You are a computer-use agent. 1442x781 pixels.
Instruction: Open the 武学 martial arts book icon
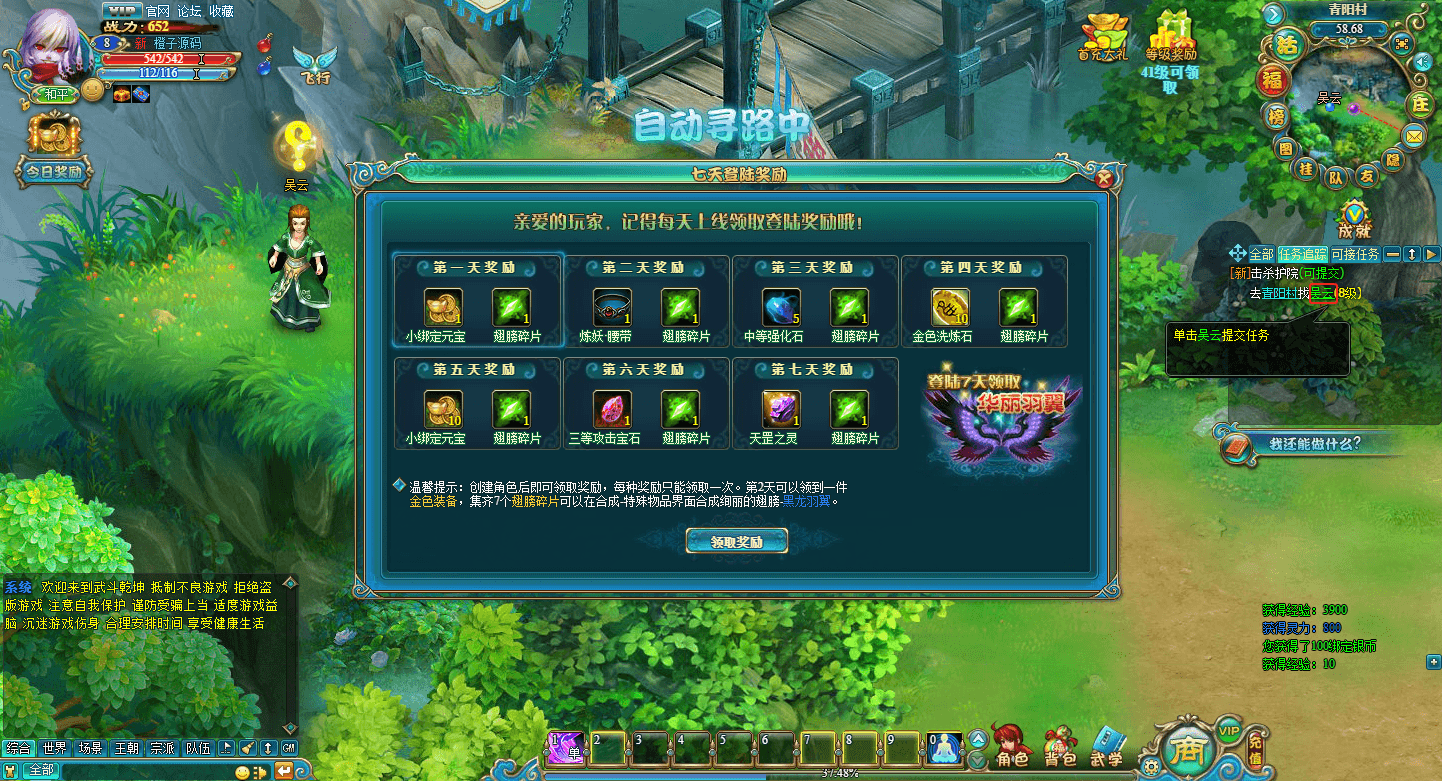click(1106, 745)
